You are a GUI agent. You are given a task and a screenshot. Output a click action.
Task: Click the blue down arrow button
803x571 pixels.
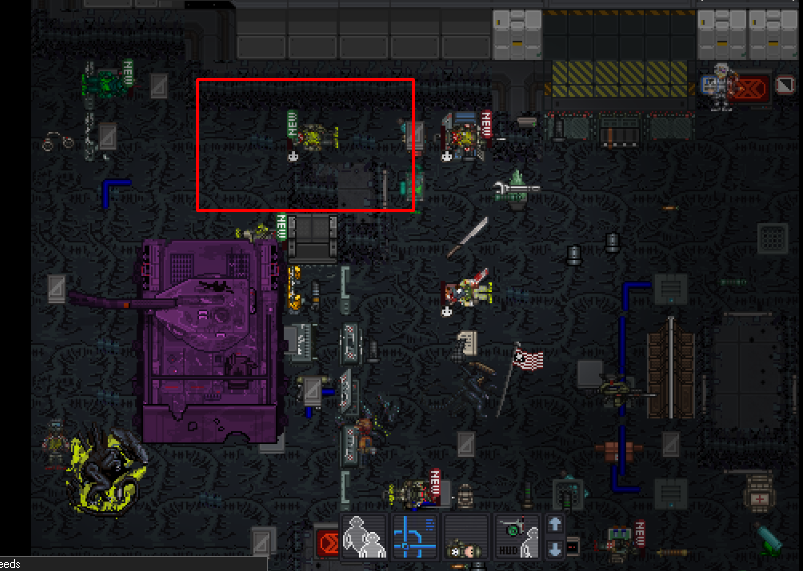tap(555, 548)
